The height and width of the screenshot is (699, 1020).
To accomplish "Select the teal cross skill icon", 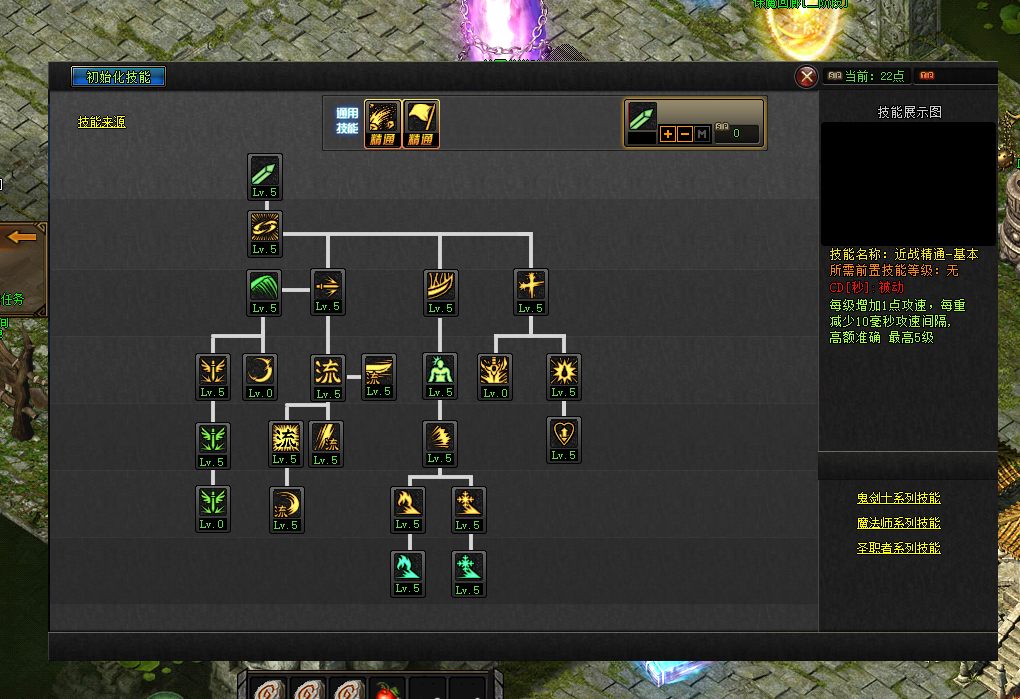I will click(468, 567).
